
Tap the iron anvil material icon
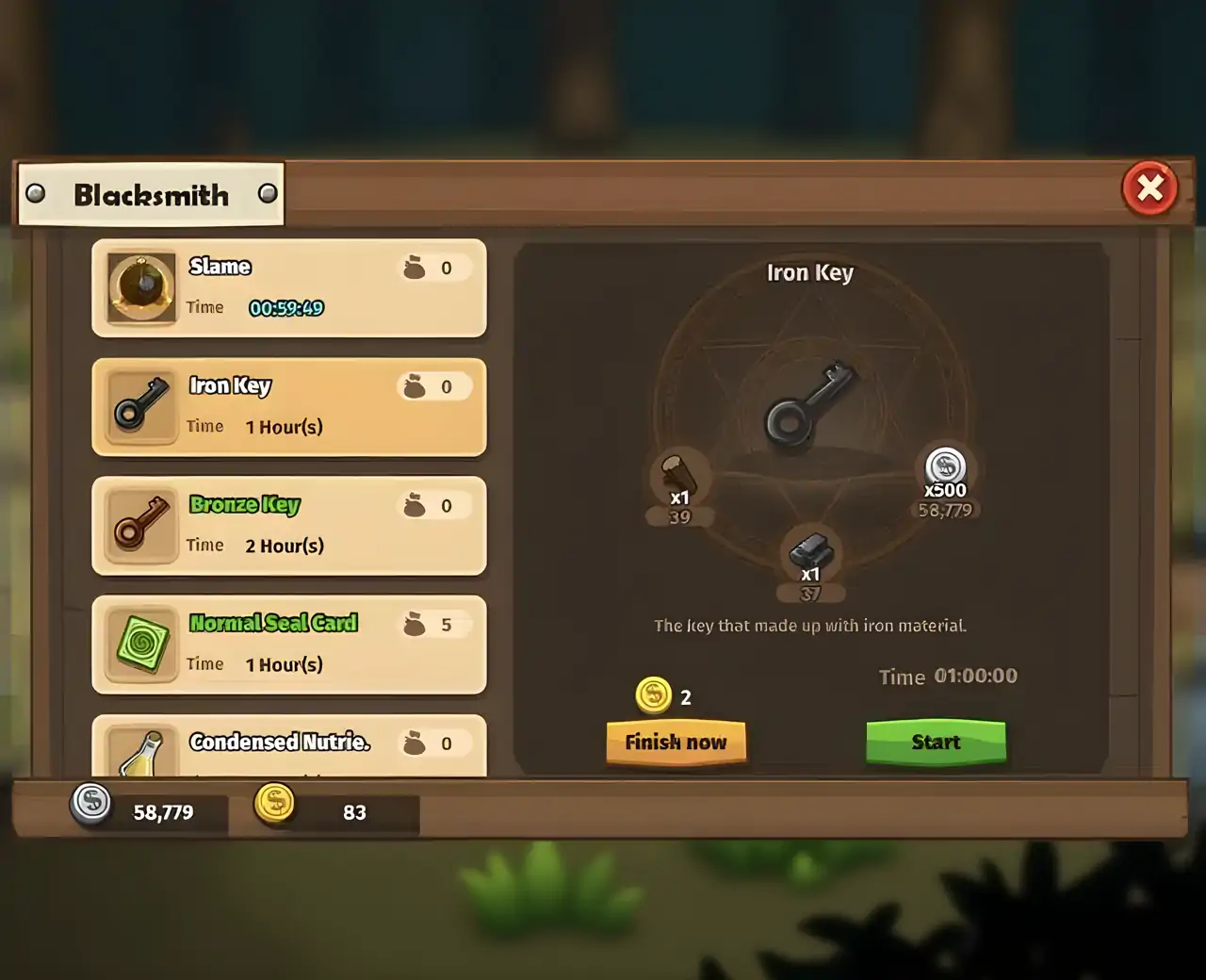810,549
